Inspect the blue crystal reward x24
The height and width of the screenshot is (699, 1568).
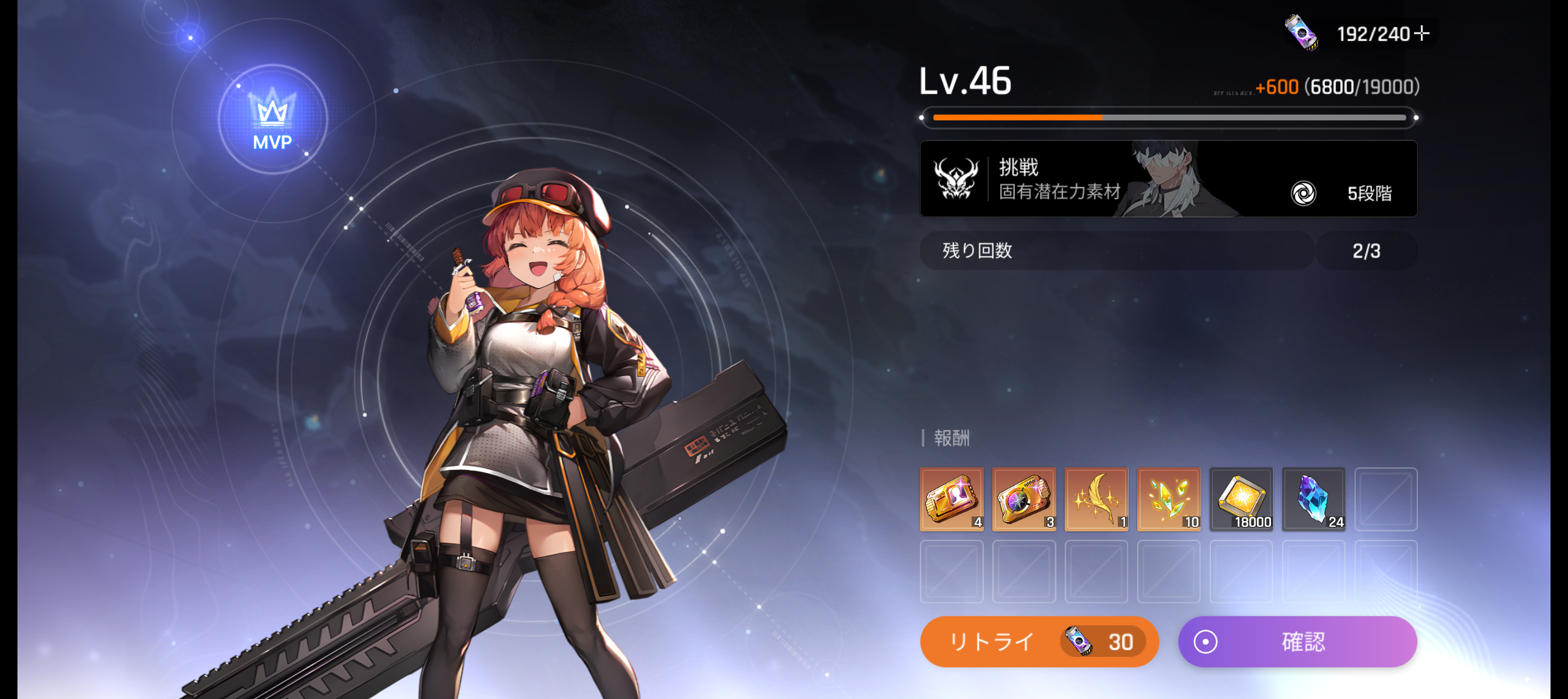pos(1314,499)
